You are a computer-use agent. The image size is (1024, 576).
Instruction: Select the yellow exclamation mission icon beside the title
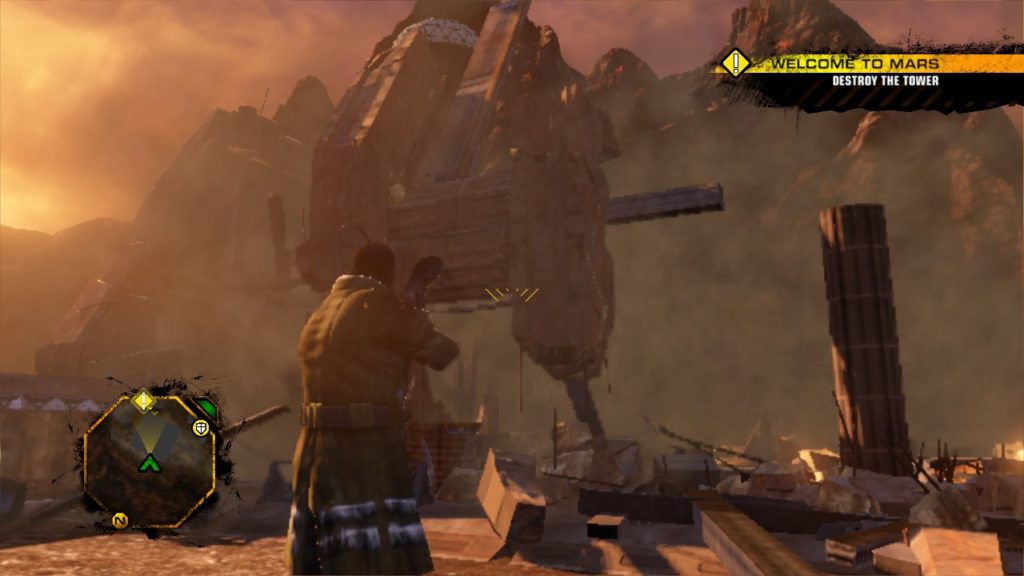pyautogui.click(x=736, y=63)
